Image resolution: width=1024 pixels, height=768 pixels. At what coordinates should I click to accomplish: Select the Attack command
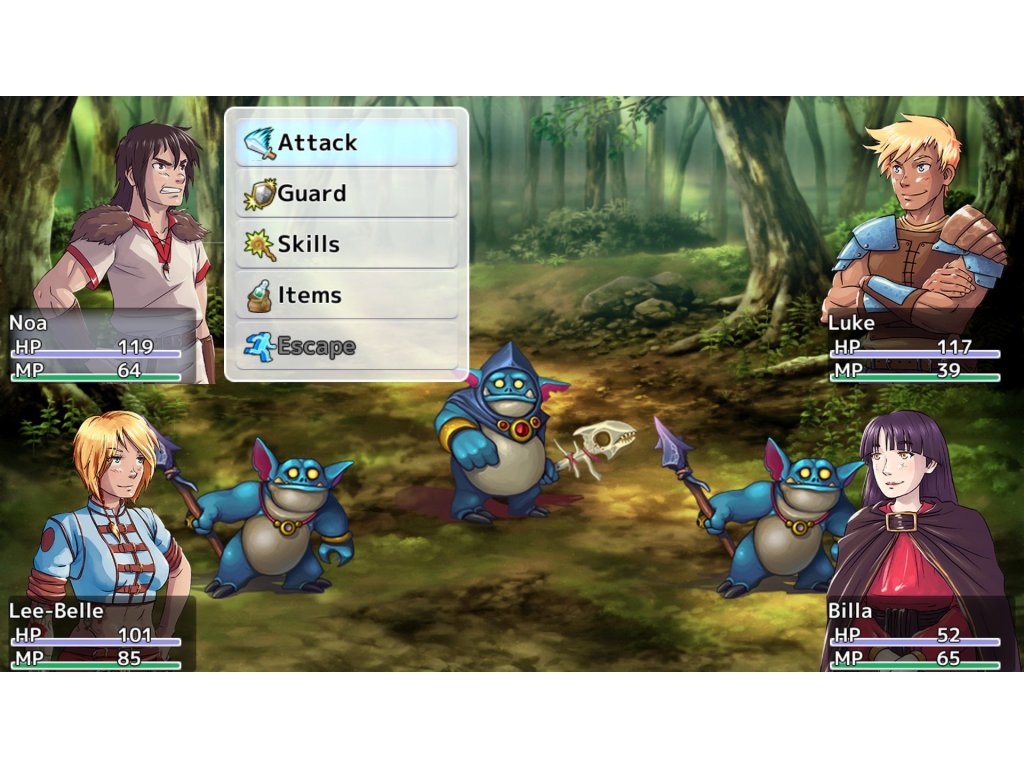tap(346, 143)
